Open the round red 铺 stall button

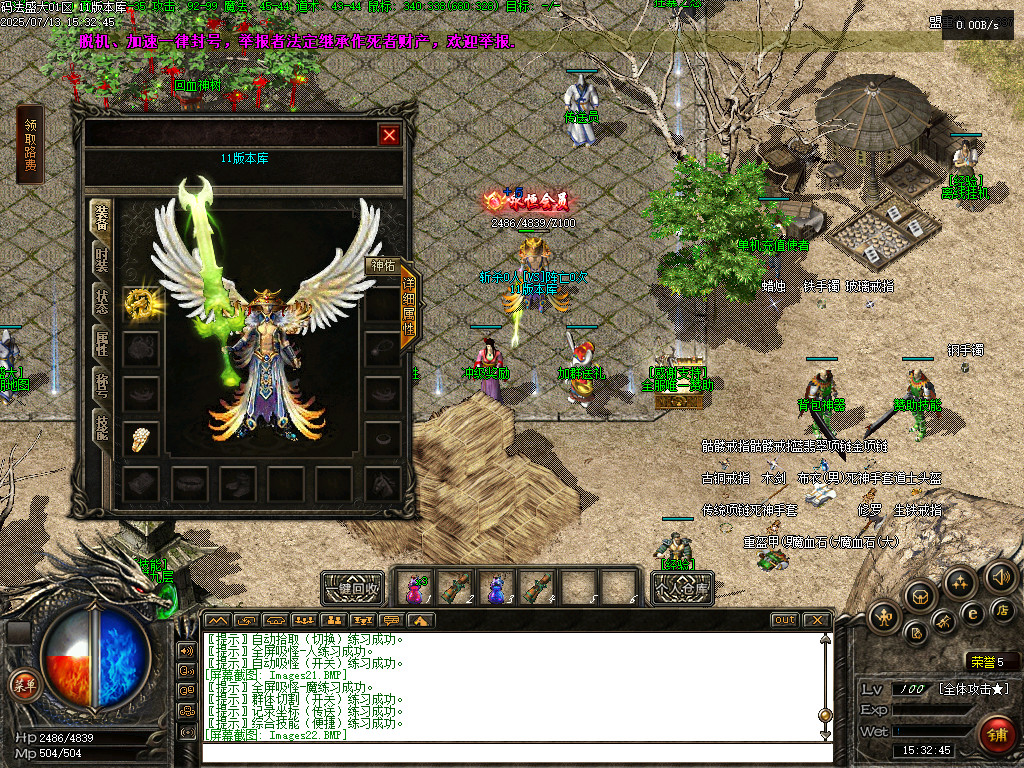tap(996, 735)
